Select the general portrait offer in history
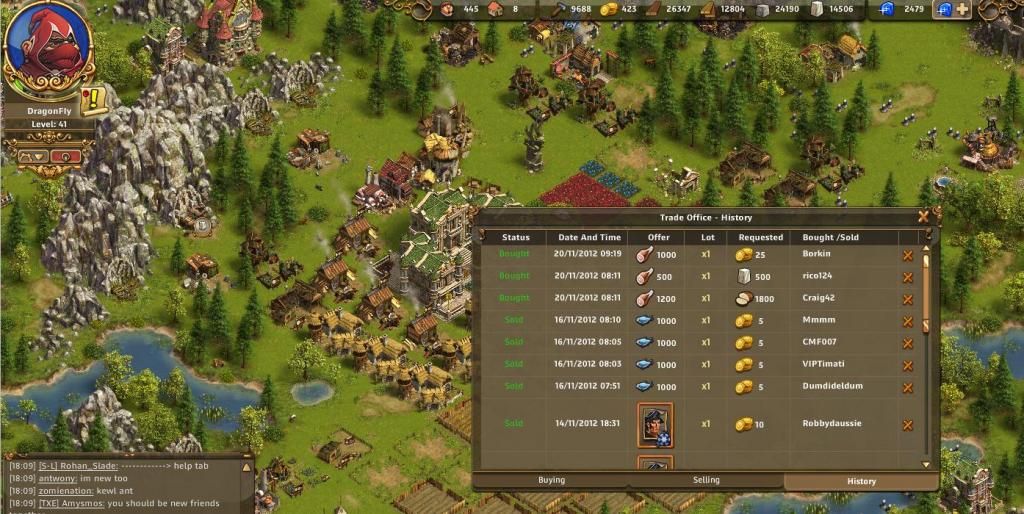 (655, 424)
